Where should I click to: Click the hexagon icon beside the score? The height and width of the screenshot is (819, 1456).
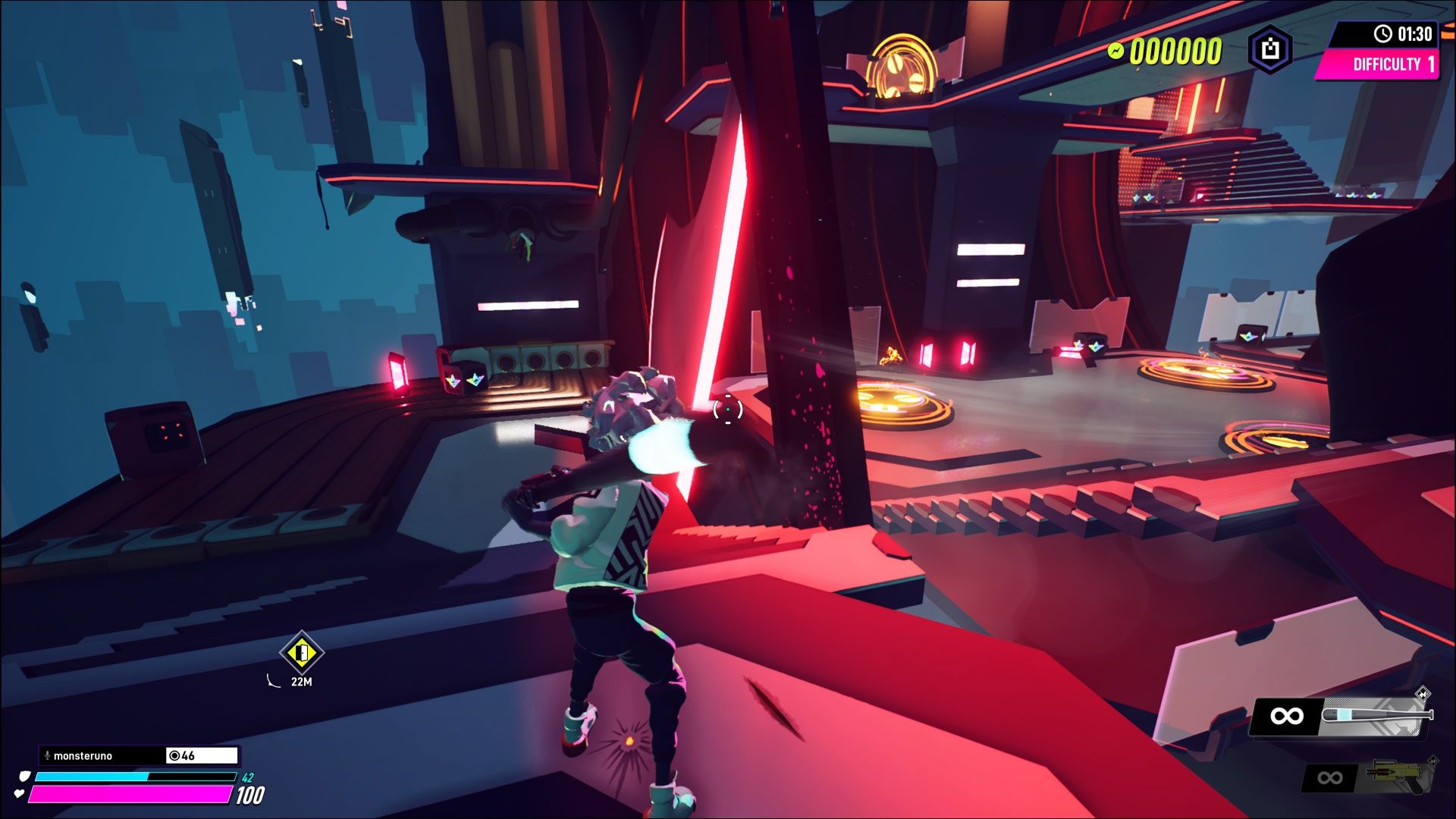pyautogui.click(x=1270, y=50)
